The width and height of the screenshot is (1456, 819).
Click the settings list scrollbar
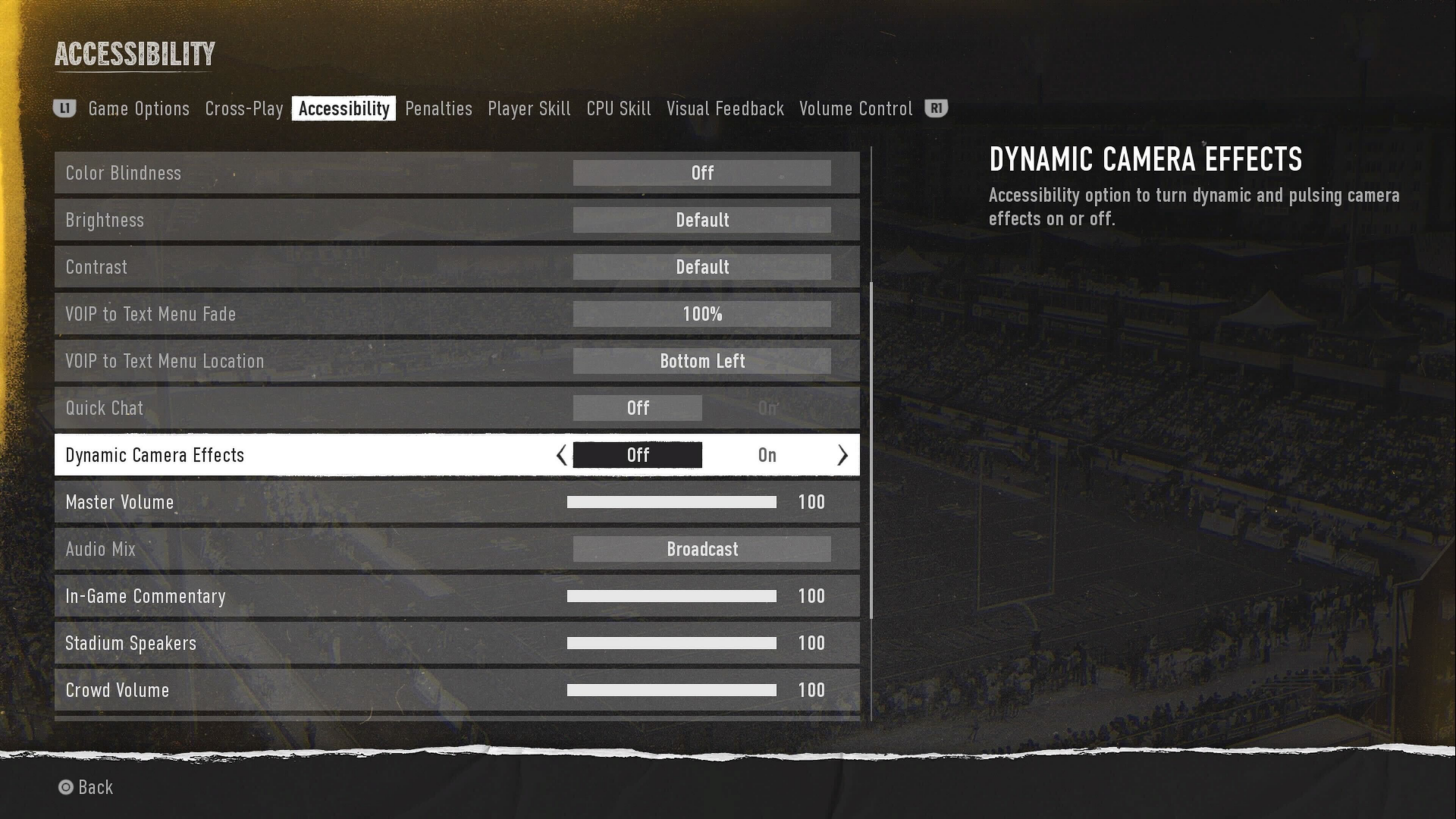pyautogui.click(x=871, y=450)
